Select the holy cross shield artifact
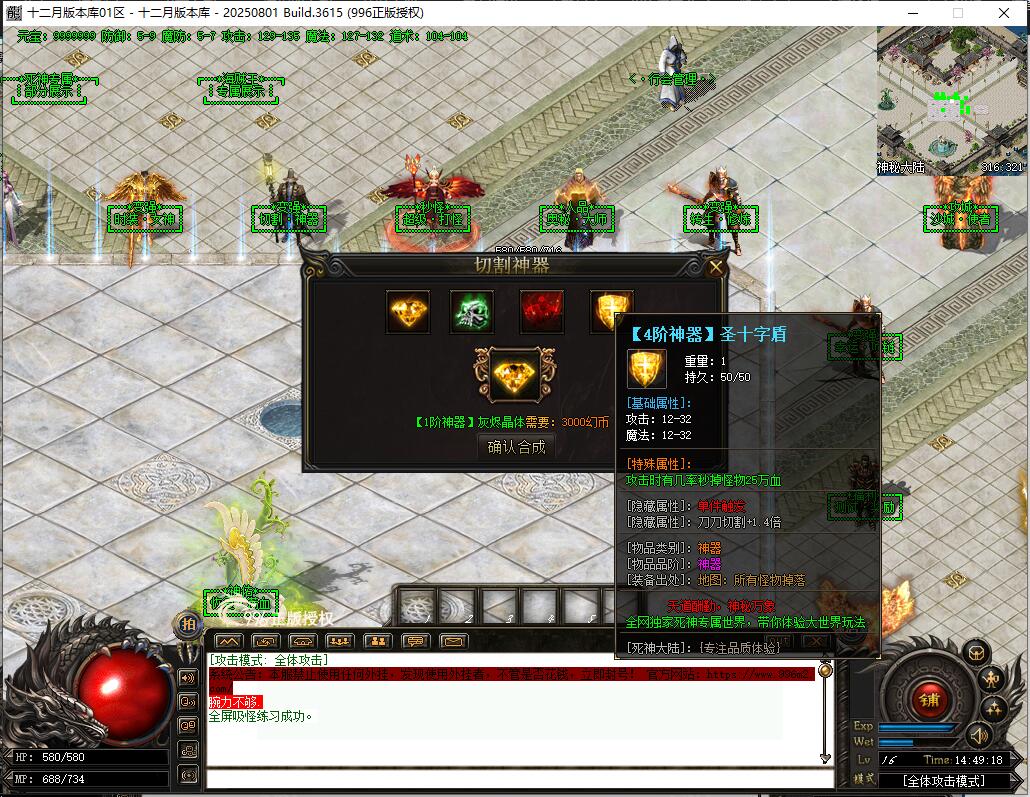 (610, 312)
